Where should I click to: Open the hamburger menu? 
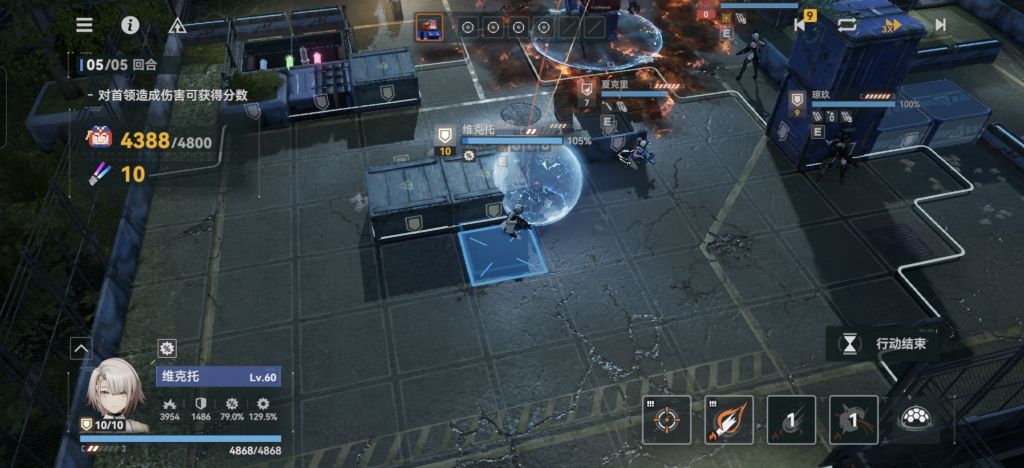click(84, 25)
